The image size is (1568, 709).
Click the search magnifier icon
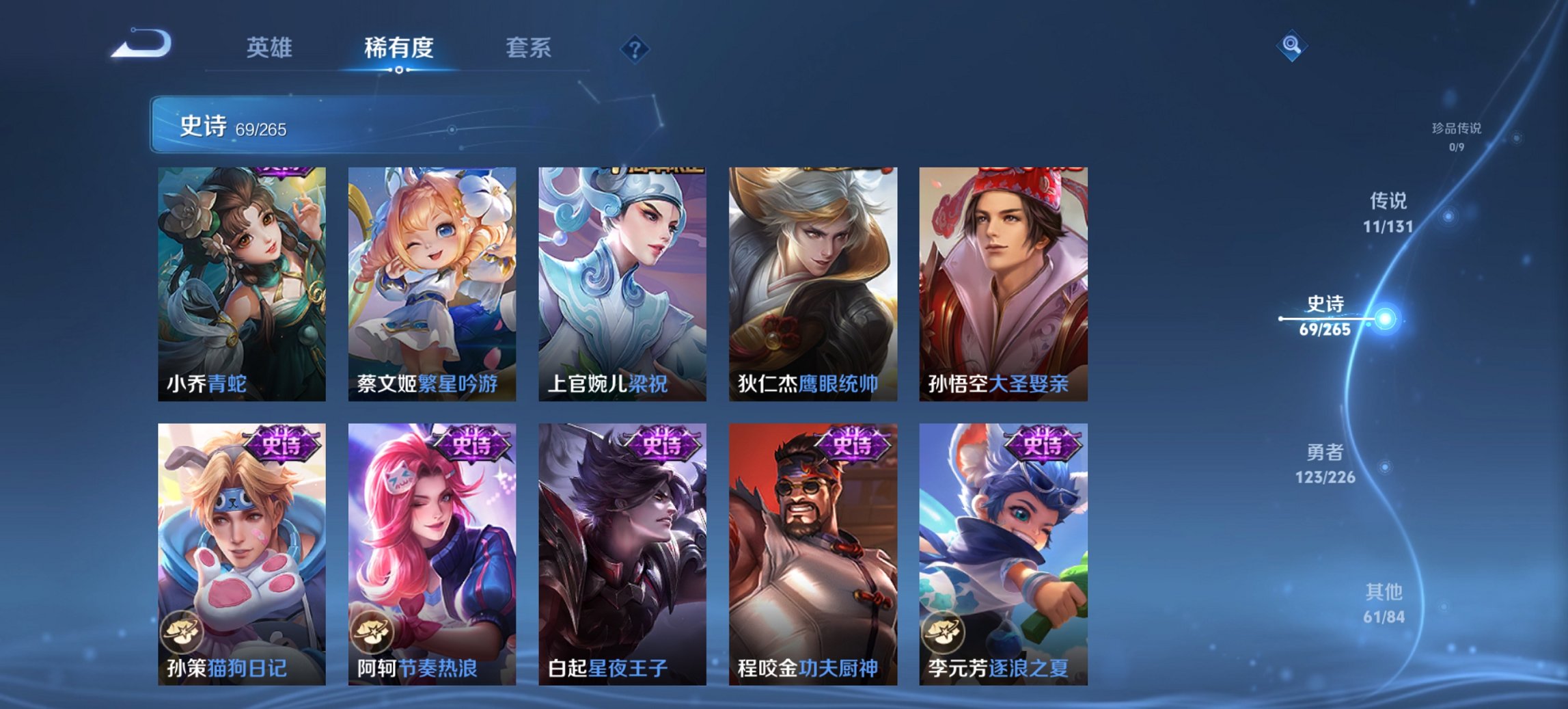pyautogui.click(x=1291, y=46)
